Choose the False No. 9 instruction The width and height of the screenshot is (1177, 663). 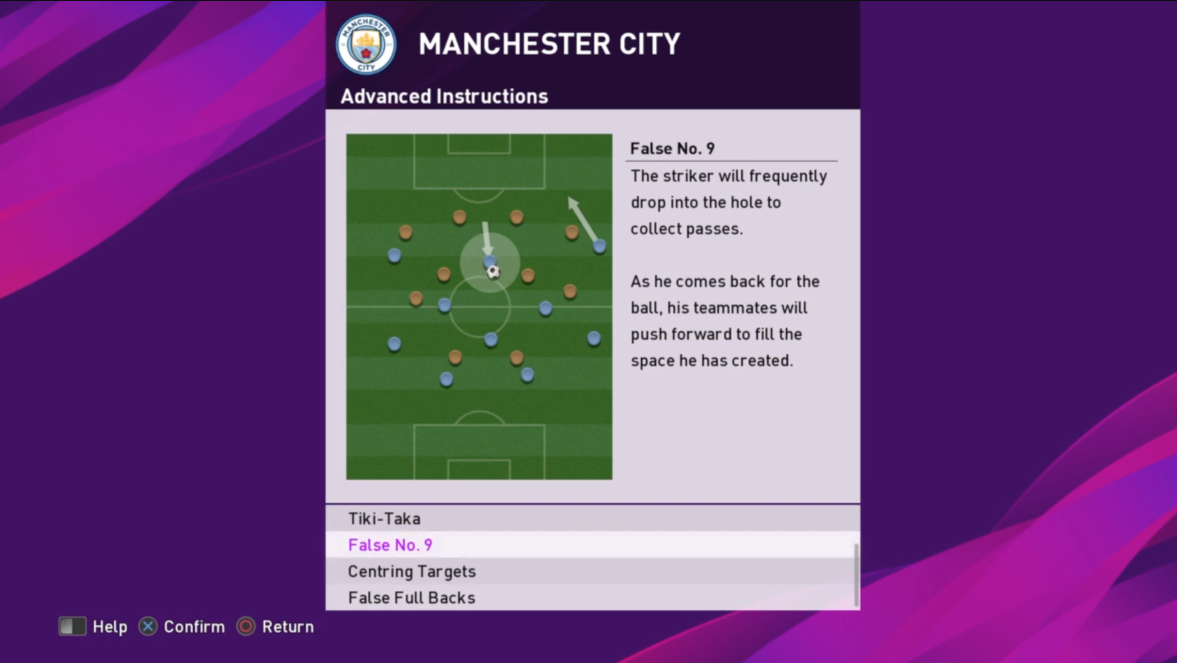pos(391,545)
